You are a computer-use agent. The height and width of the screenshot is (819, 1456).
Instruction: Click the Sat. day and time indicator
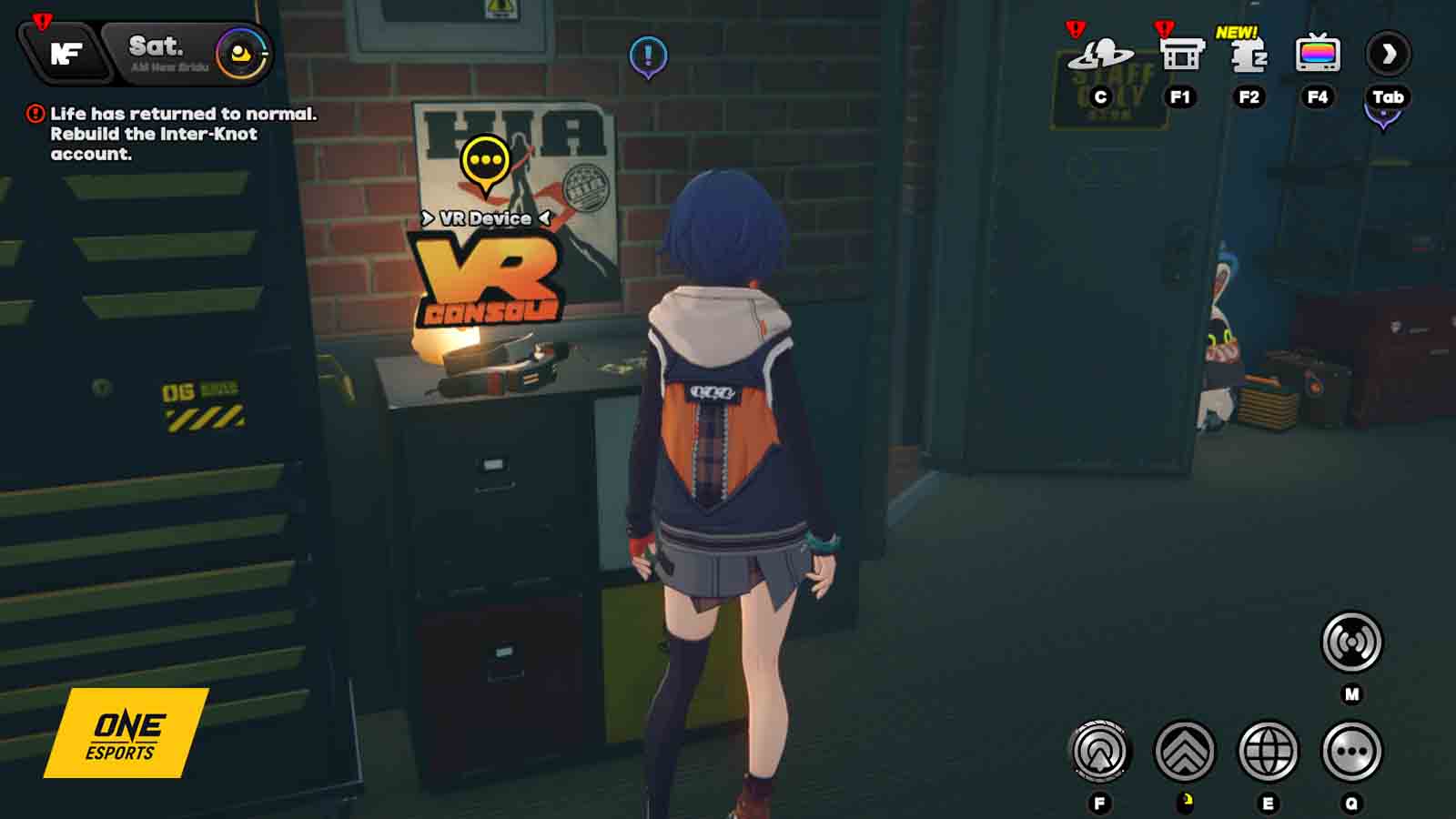157,51
